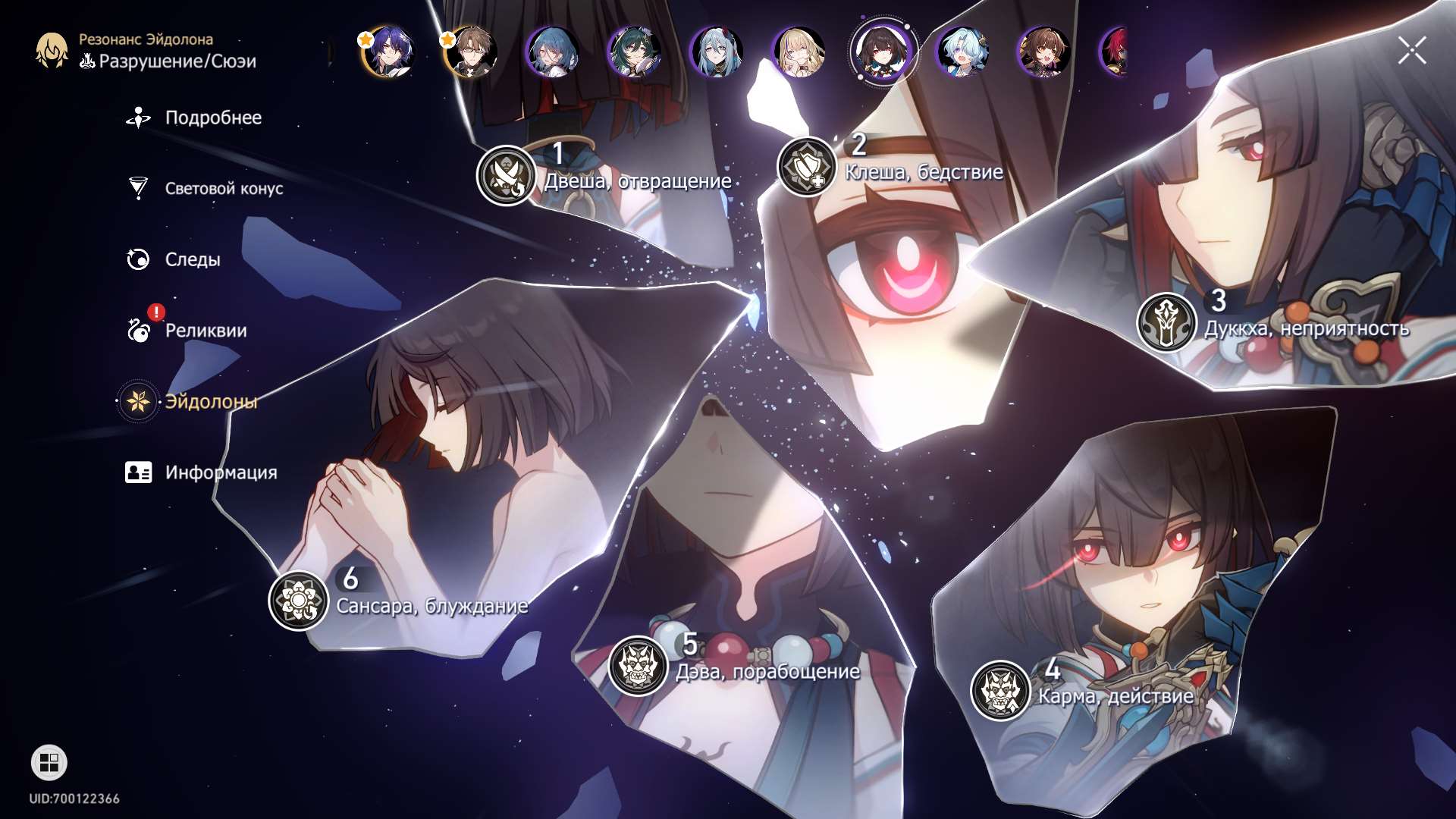The image size is (1456, 819).
Task: Open the Информация section
Action: pos(221,472)
